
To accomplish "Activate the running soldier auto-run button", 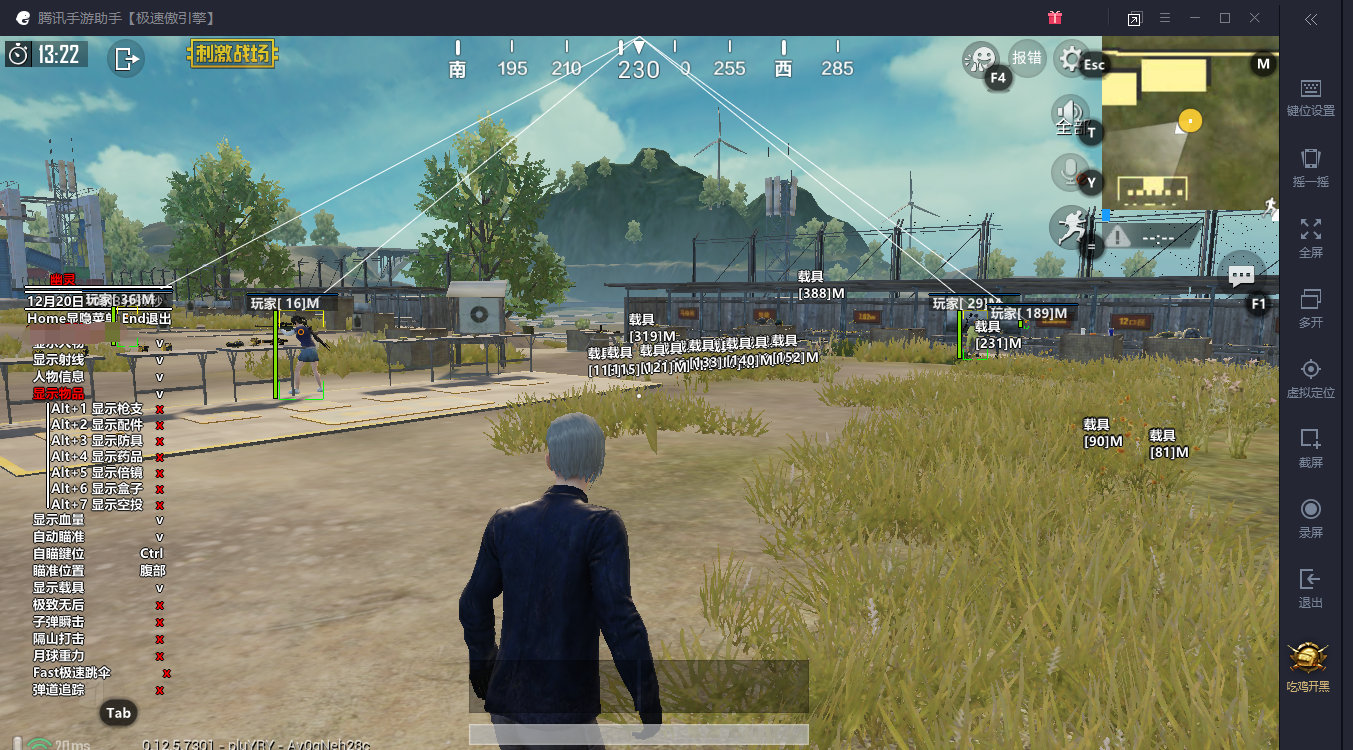I will pyautogui.click(x=1069, y=227).
